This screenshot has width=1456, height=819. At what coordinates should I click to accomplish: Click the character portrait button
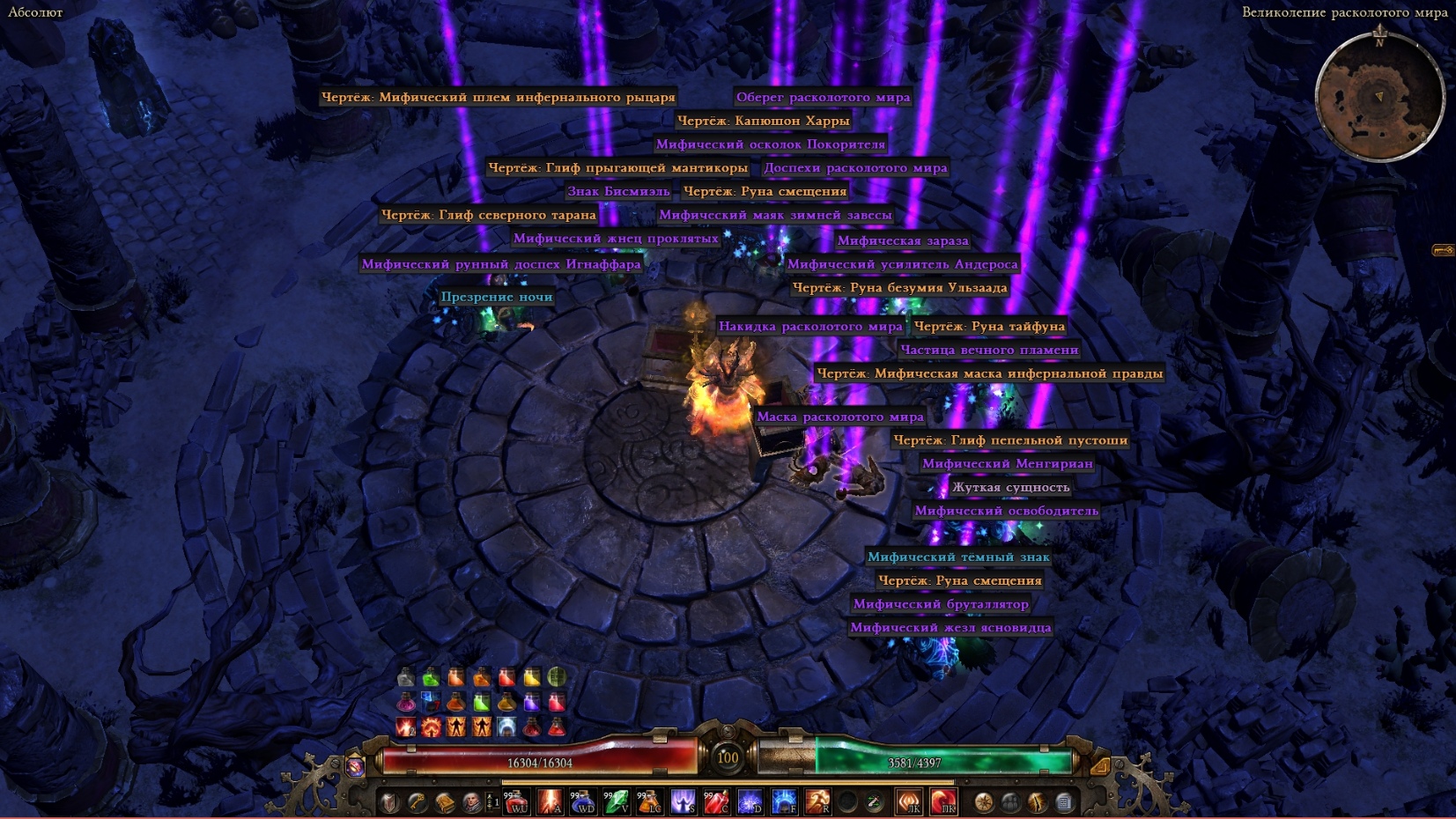coord(472,801)
